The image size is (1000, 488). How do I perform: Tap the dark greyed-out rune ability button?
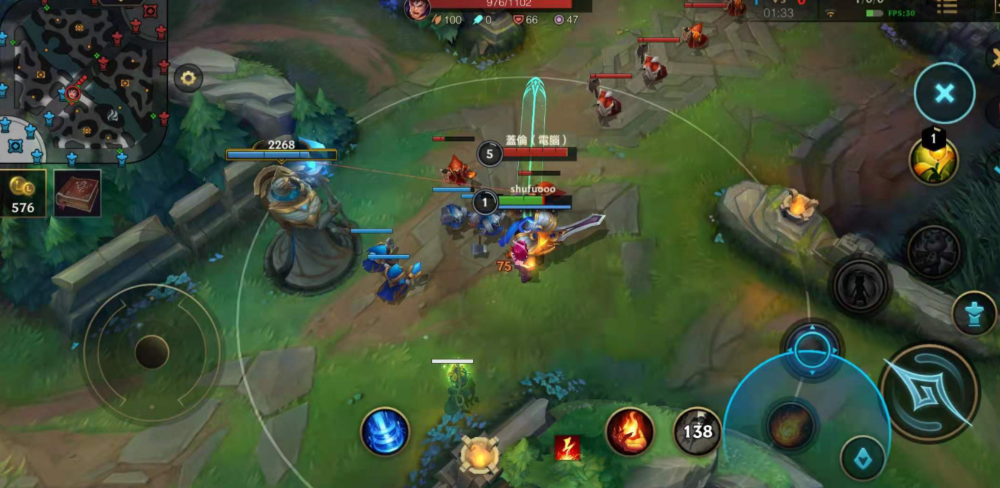(x=934, y=251)
